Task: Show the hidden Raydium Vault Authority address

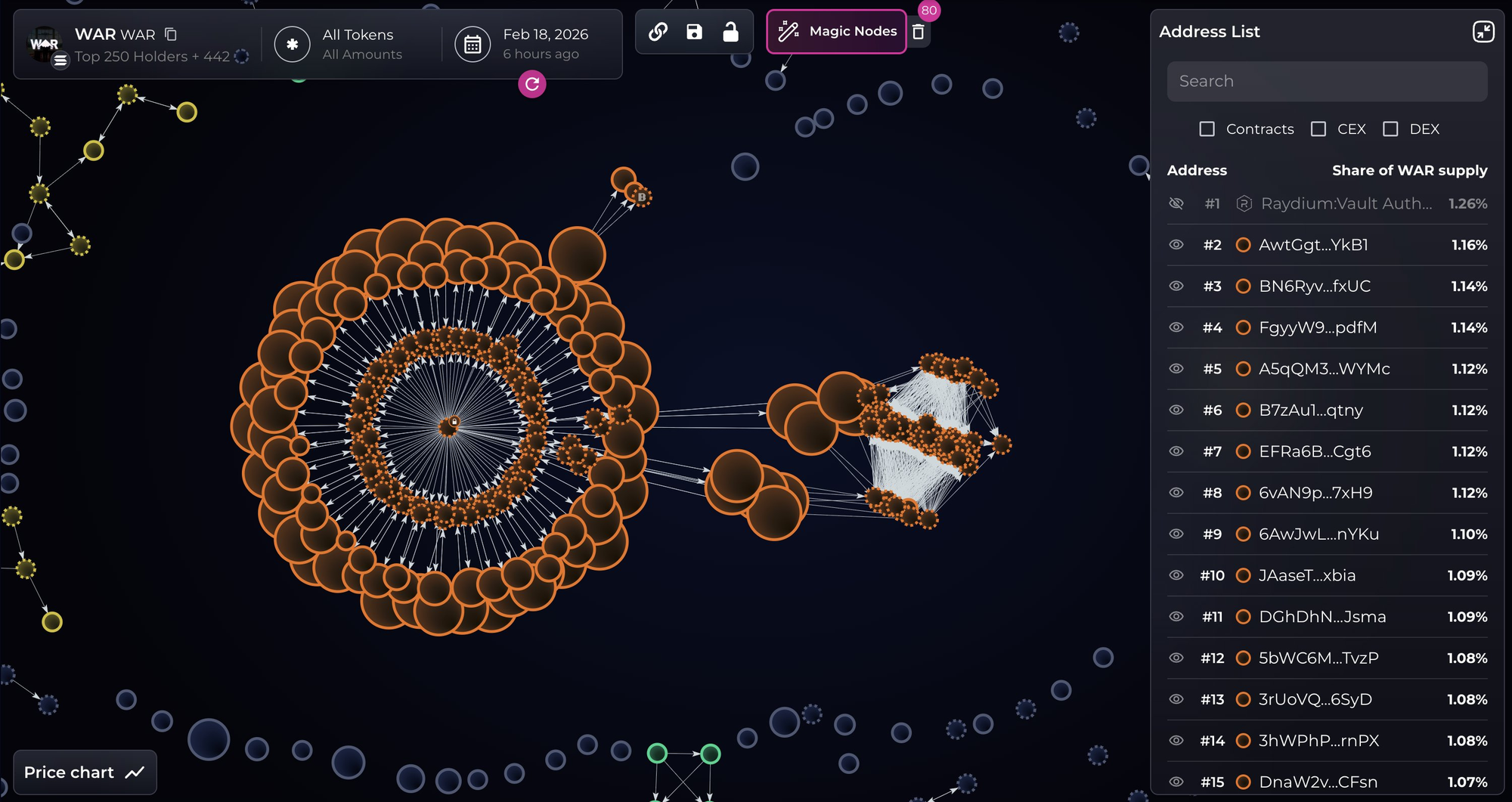Action: pyautogui.click(x=1176, y=203)
